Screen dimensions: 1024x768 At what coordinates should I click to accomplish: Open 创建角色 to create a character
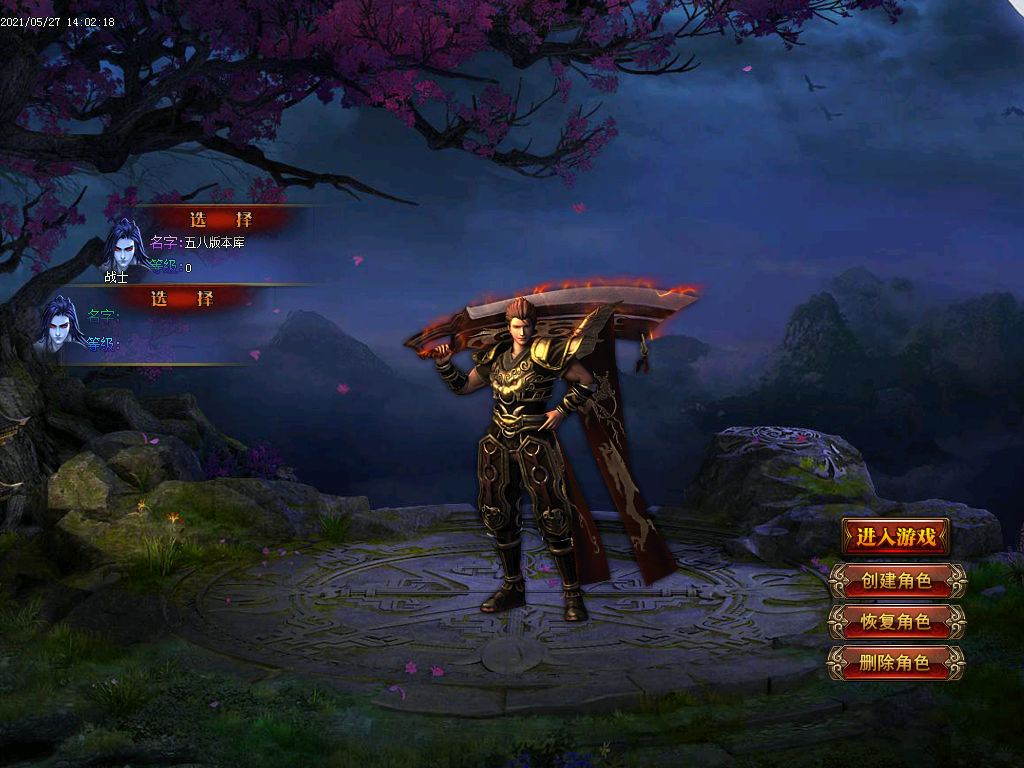pos(896,580)
